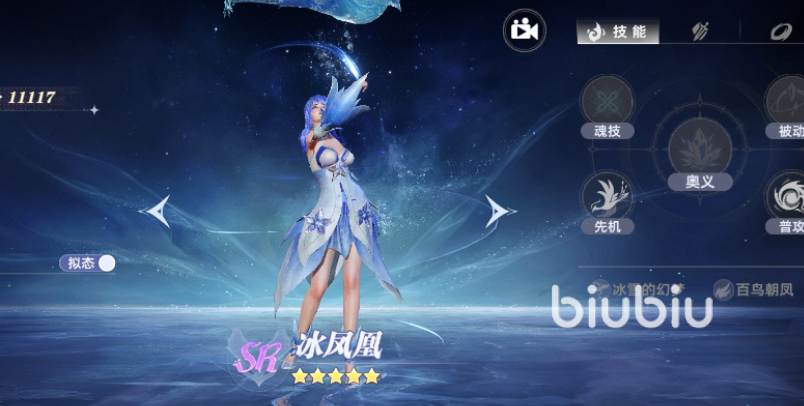Choose the 百鸟朝凤 option
Image resolution: width=804 pixels, height=406 pixels.
point(755,290)
